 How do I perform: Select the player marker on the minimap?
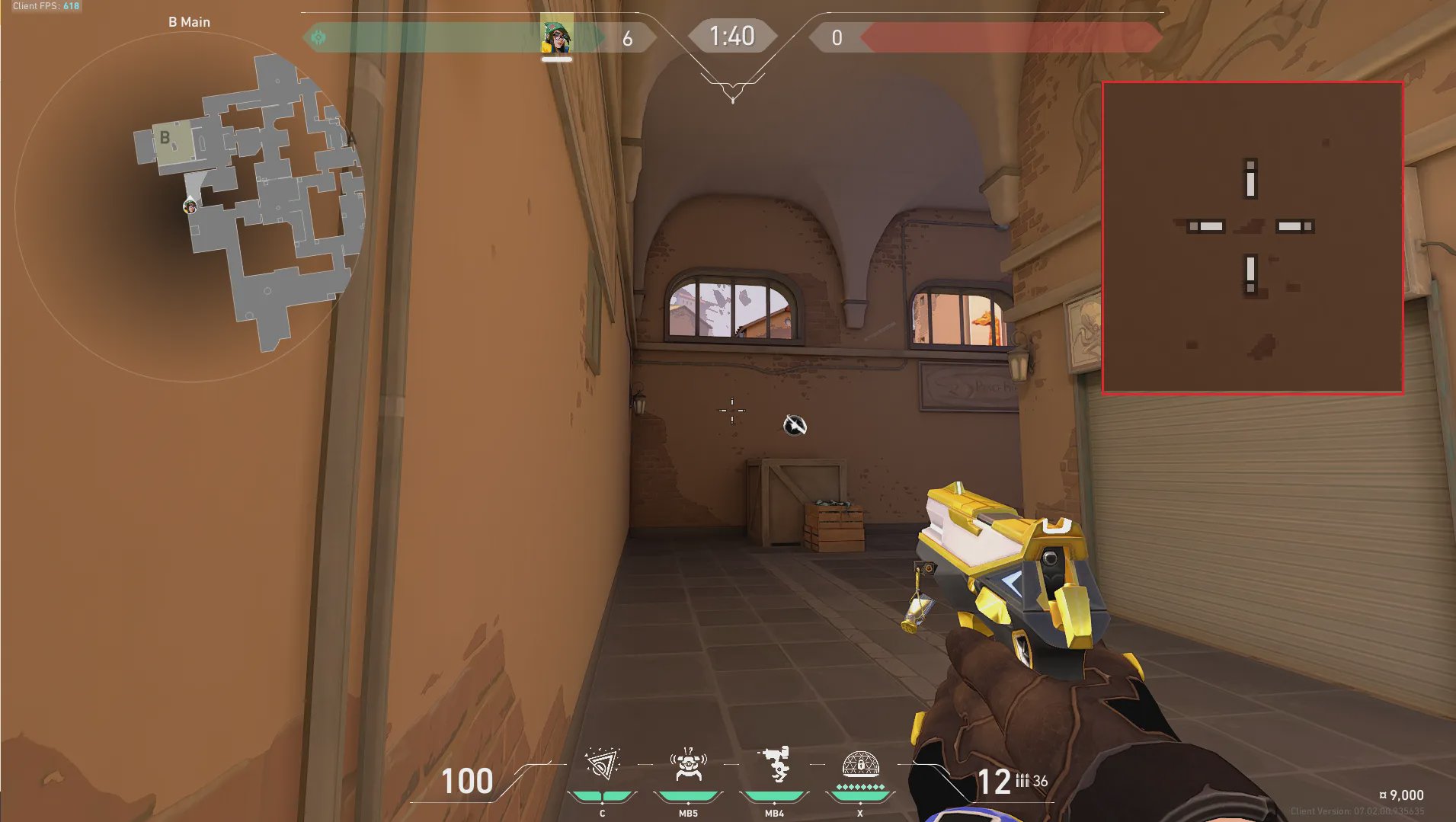[190, 206]
